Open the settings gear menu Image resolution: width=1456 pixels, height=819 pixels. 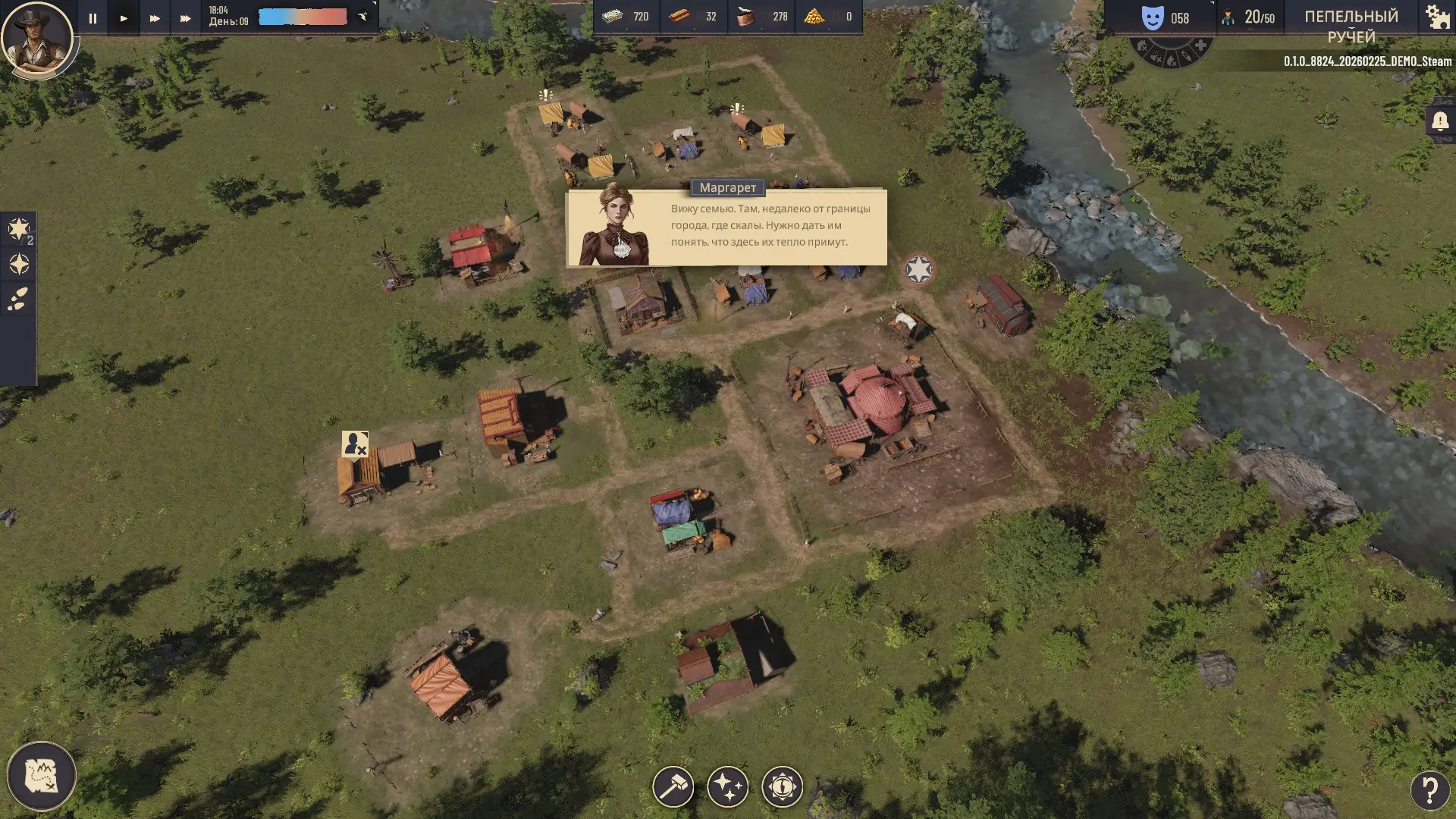(x=1437, y=17)
